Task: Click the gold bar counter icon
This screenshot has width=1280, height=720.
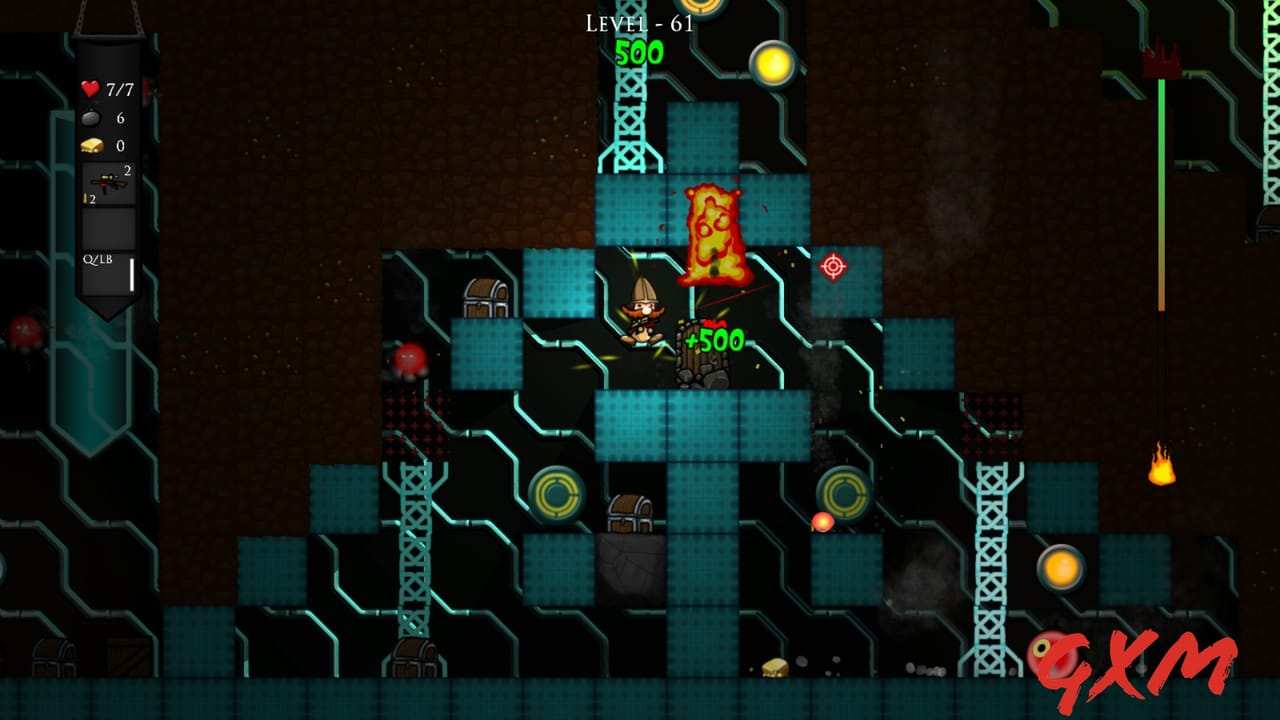Action: pyautogui.click(x=90, y=145)
